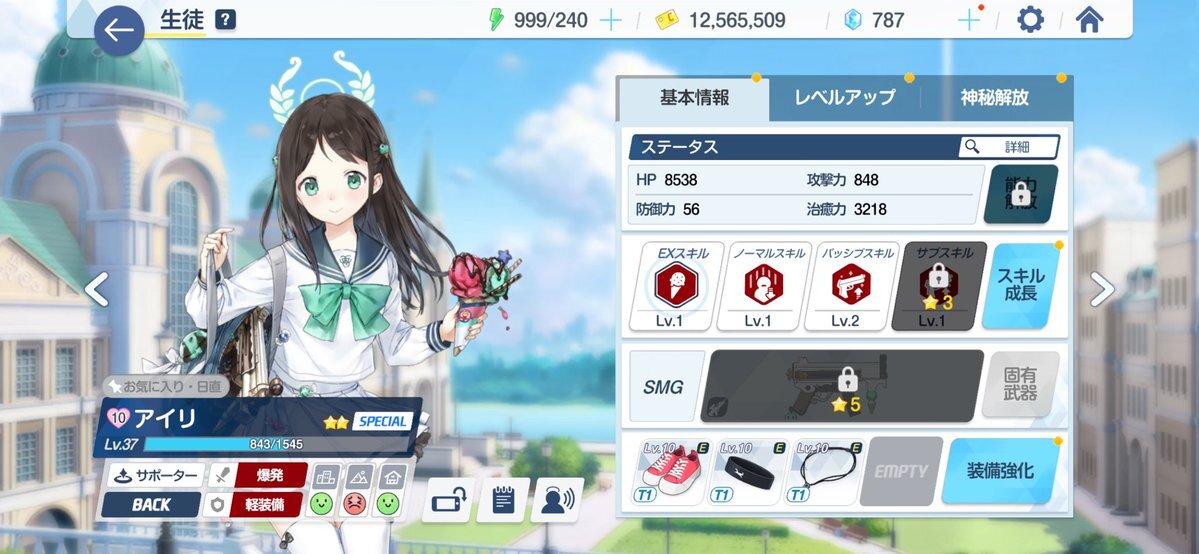The width and height of the screenshot is (1199, 554).
Task: Switch to the 神秘解放 tab
Action: (x=995, y=98)
